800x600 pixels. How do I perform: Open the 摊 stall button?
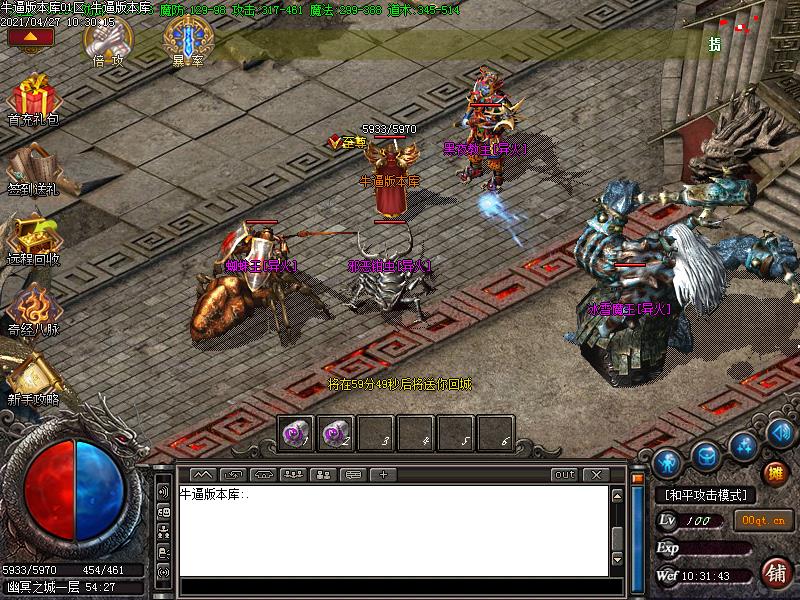click(774, 473)
